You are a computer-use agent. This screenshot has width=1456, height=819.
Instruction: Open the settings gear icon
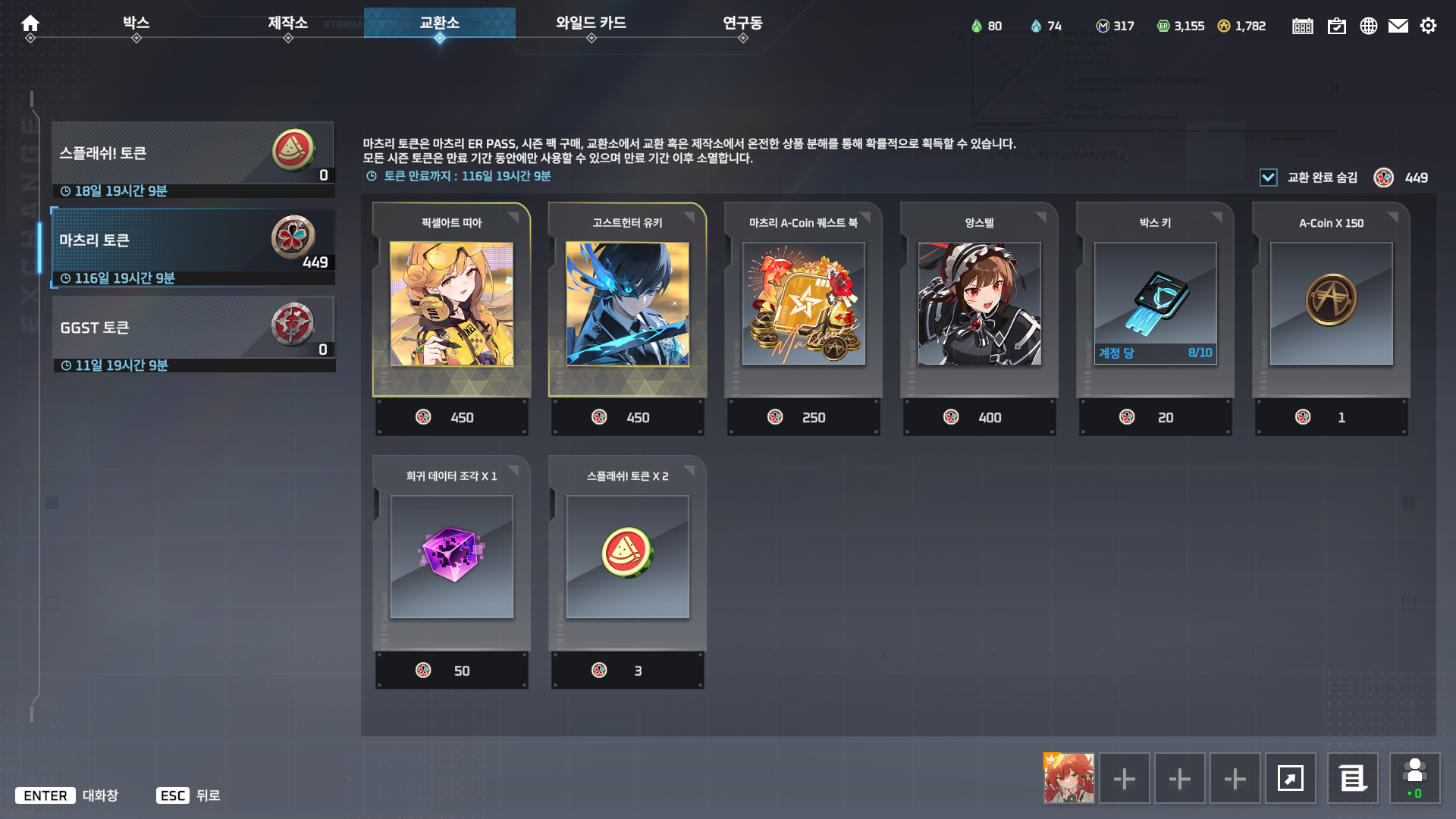pyautogui.click(x=1429, y=25)
